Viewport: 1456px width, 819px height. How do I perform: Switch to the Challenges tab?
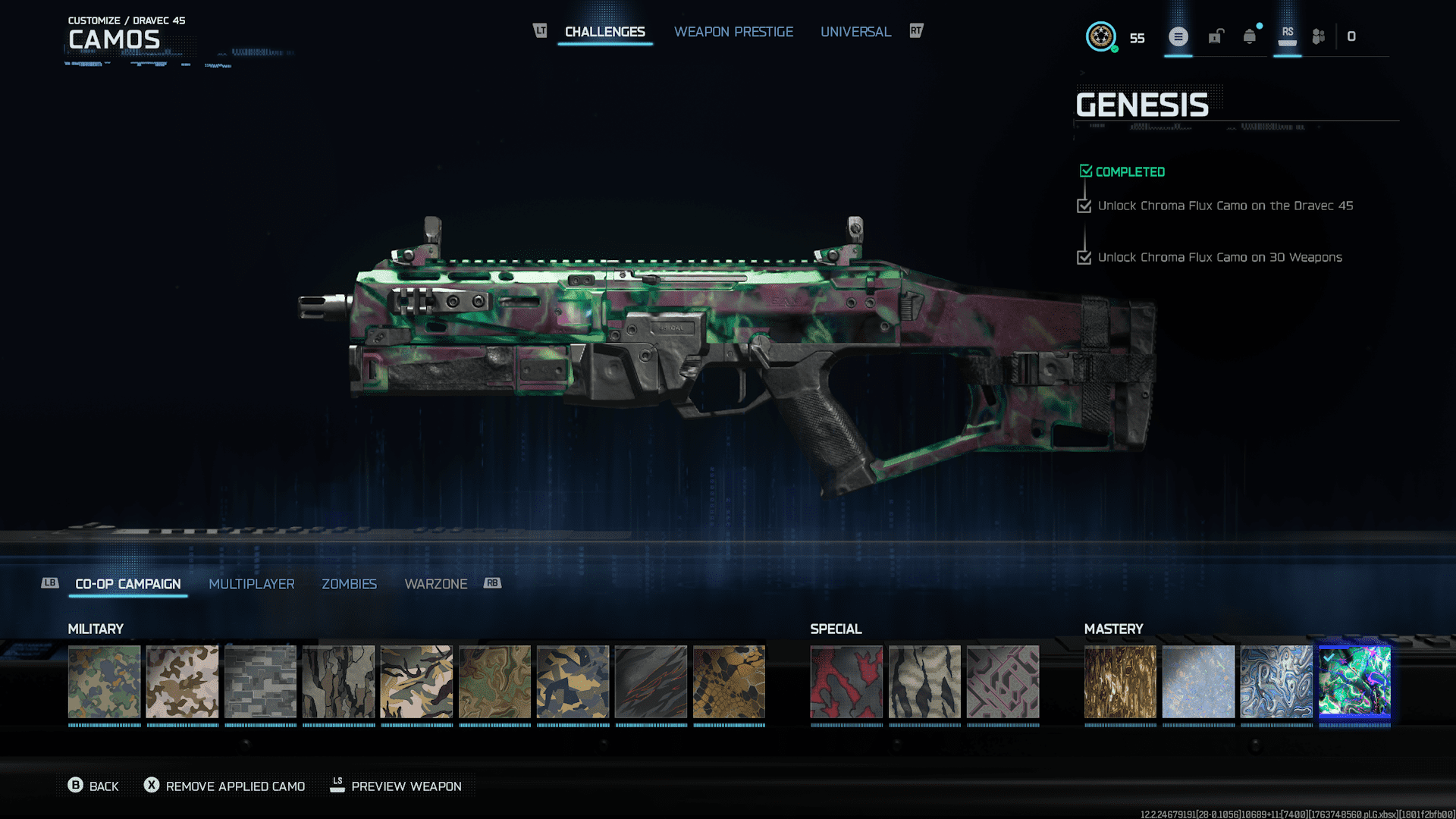click(x=604, y=32)
